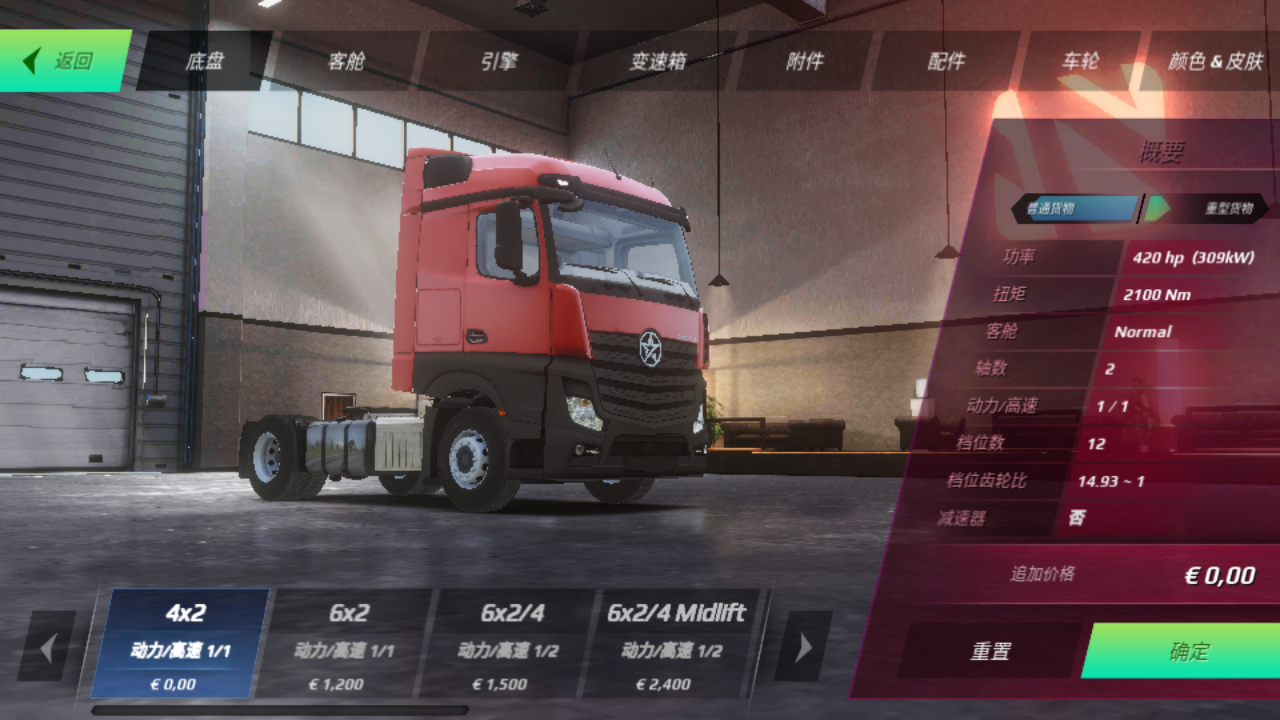
Task: Choose the 车轮 wheels tab
Action: [1080, 61]
